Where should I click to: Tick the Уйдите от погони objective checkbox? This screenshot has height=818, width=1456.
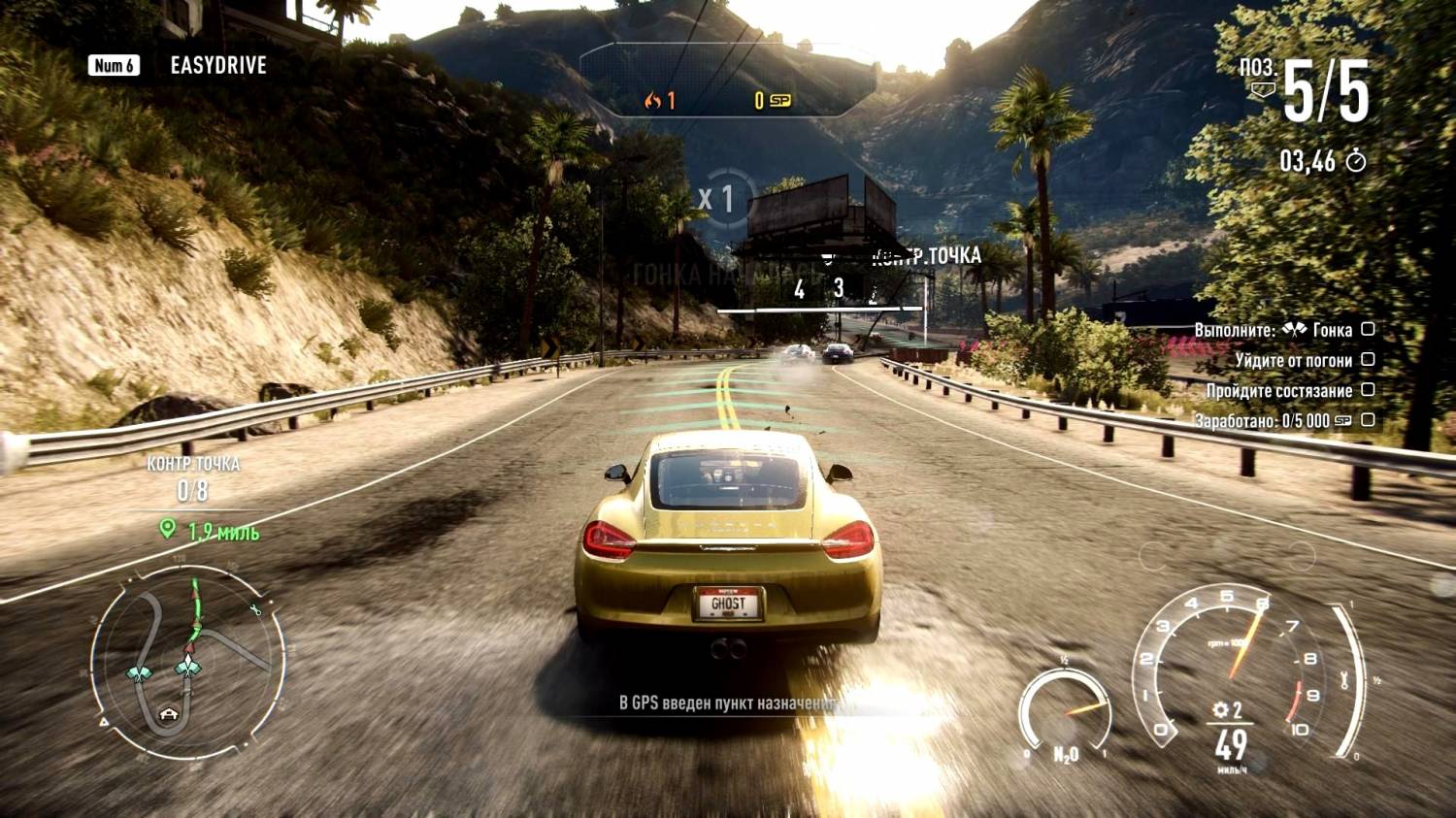pyautogui.click(x=1368, y=359)
